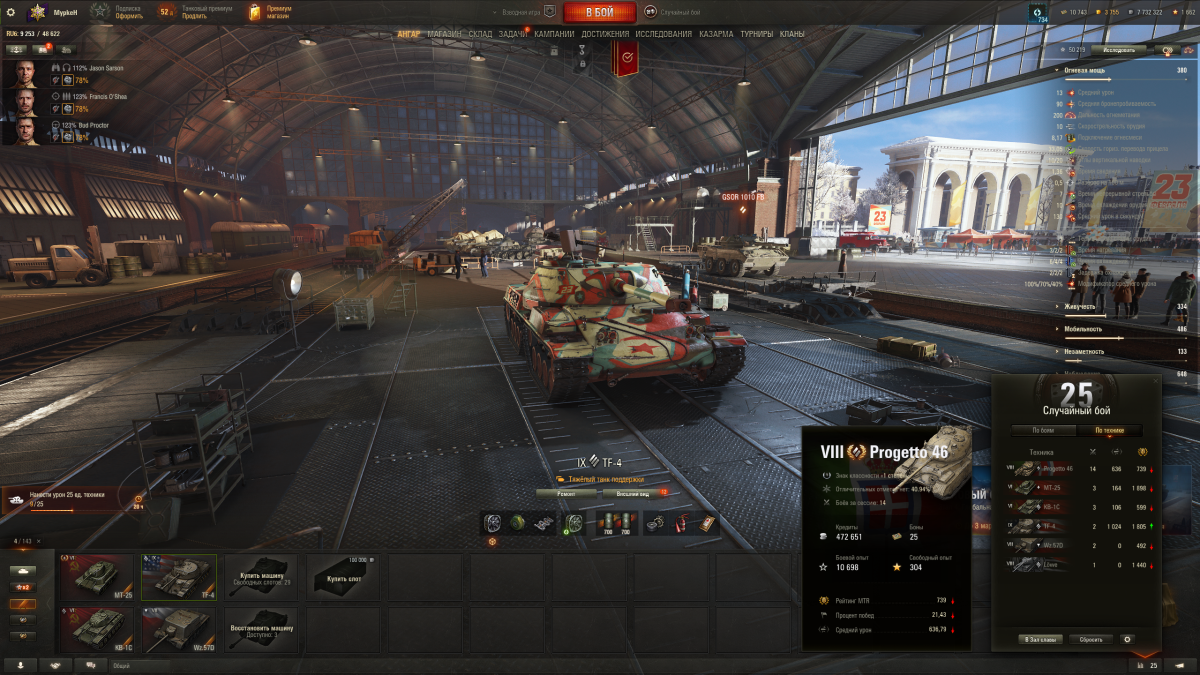Image resolution: width=1200 pixels, height=675 pixels.
Task: Select the MT-25 tank in the carousel
Action: (x=96, y=577)
